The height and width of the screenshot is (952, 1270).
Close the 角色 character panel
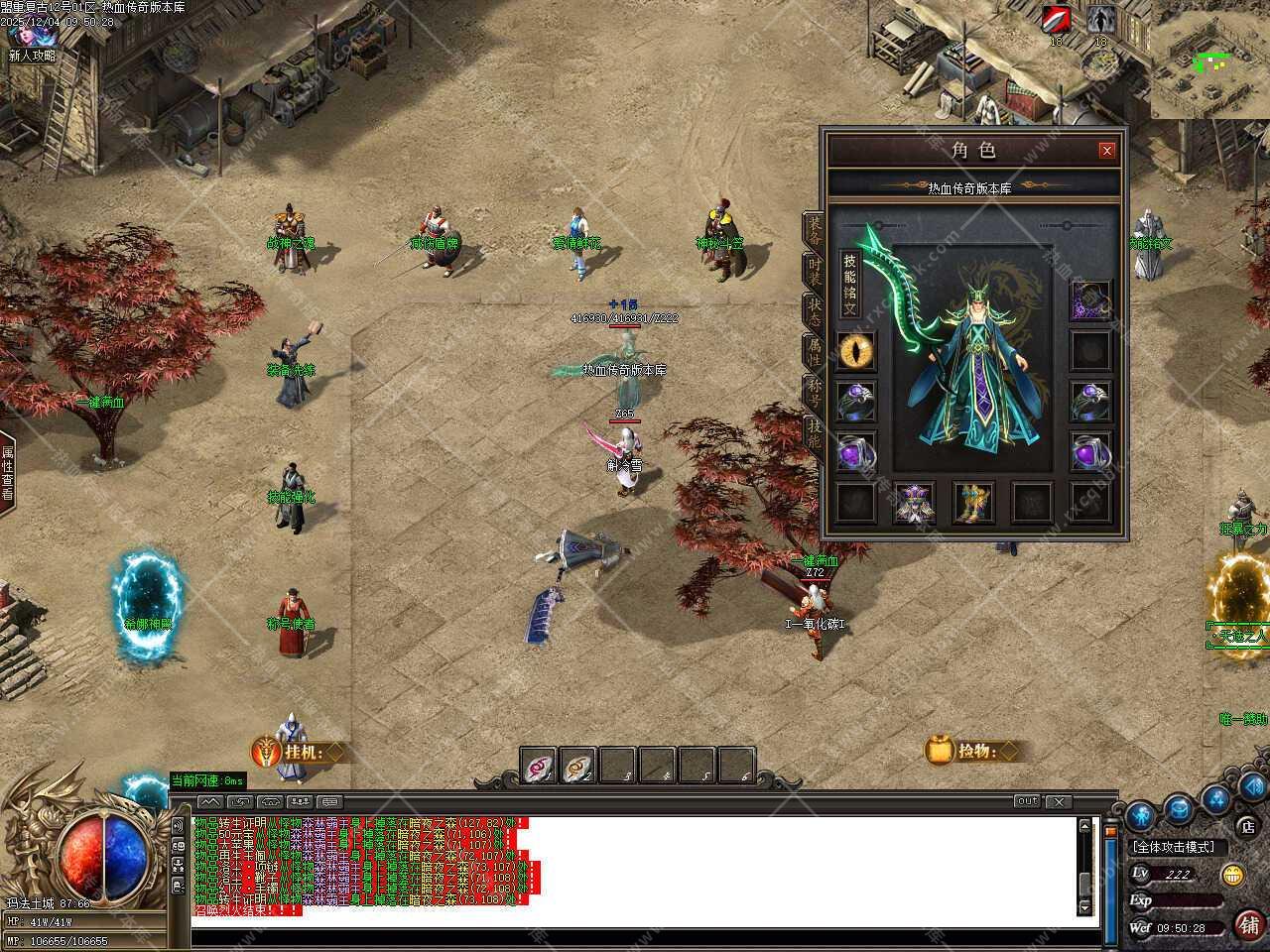pos(1106,151)
